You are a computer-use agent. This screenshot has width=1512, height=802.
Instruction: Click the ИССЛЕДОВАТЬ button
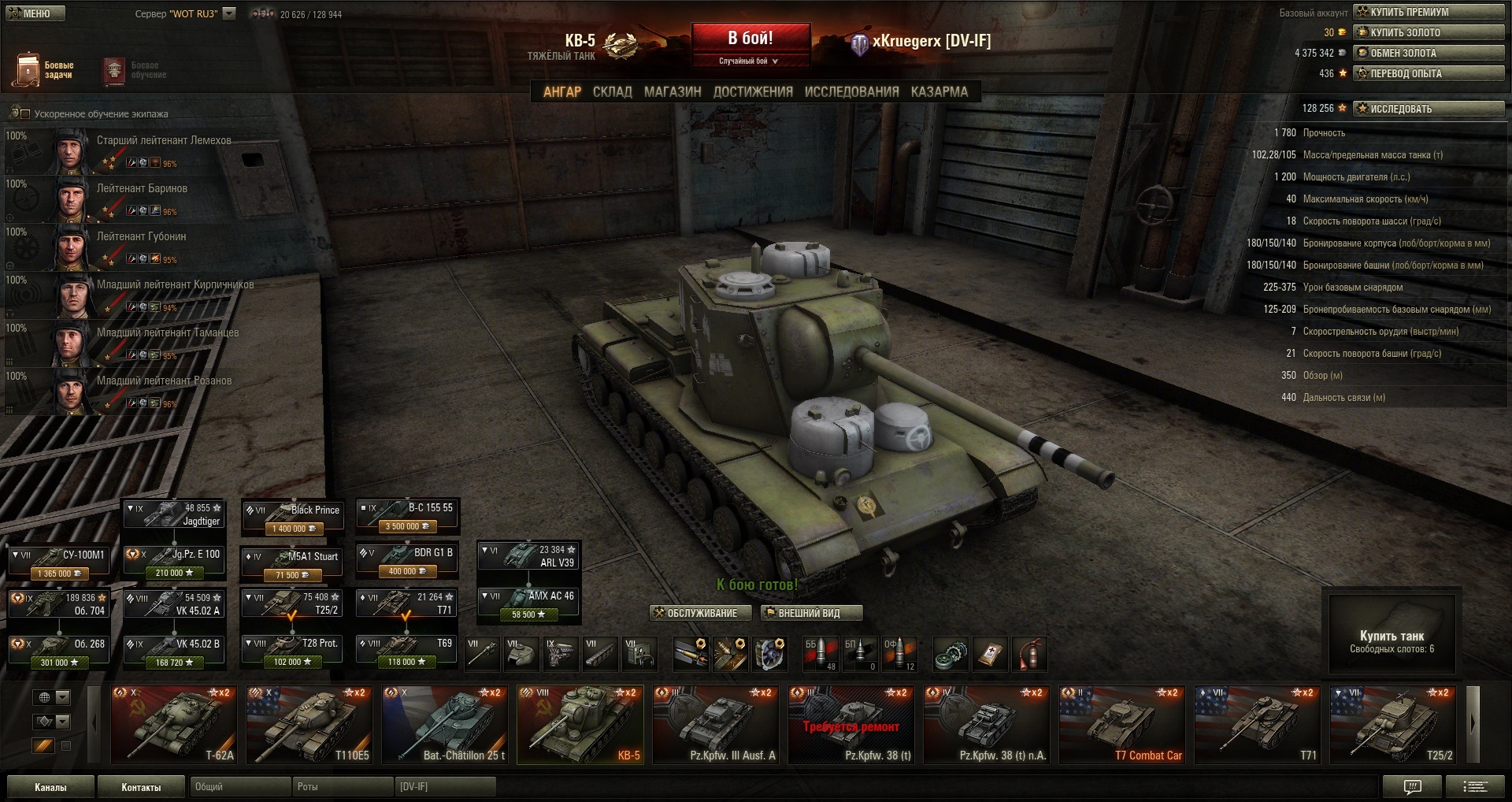(1429, 109)
